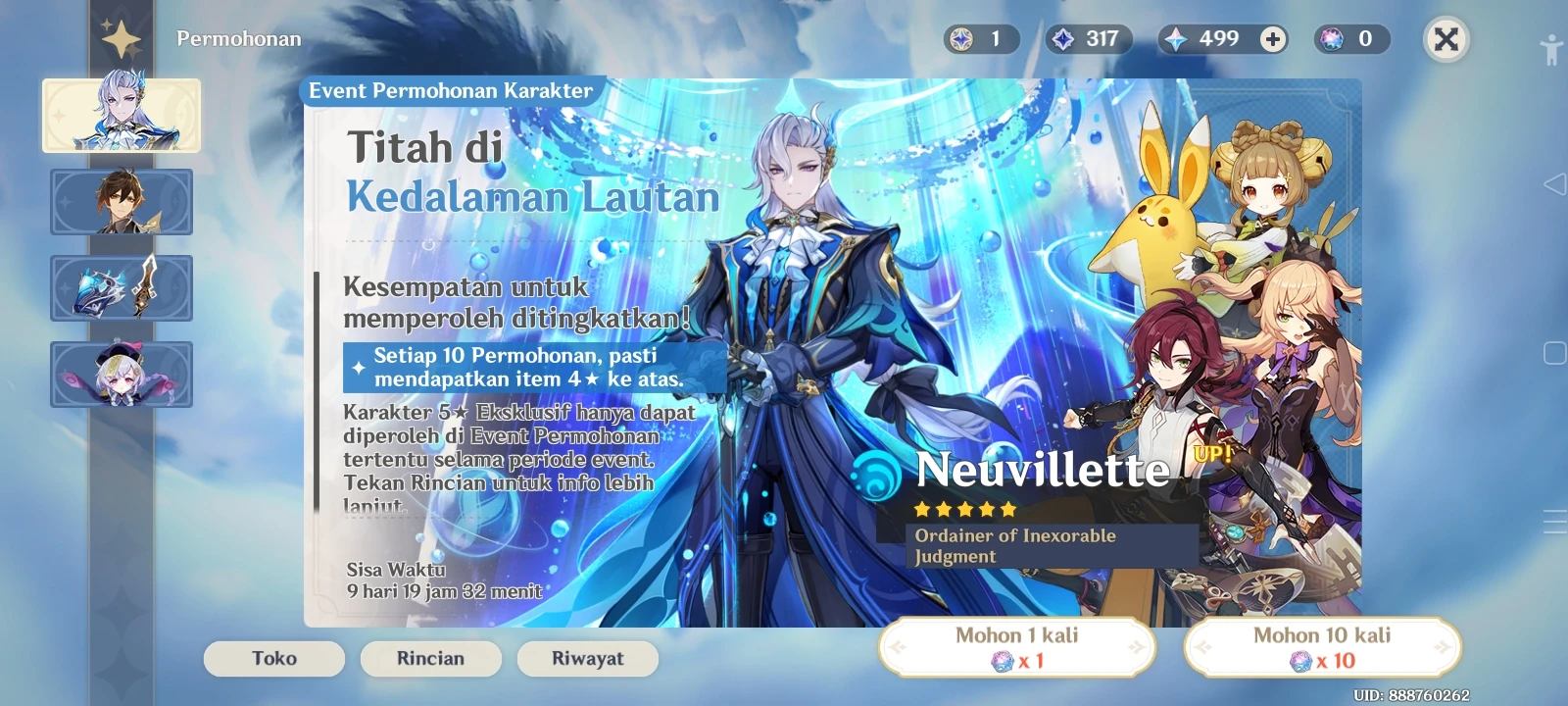Click the Acquaint Fate counter showing 317
Screen dimensions: 1568x706
coord(1090,39)
